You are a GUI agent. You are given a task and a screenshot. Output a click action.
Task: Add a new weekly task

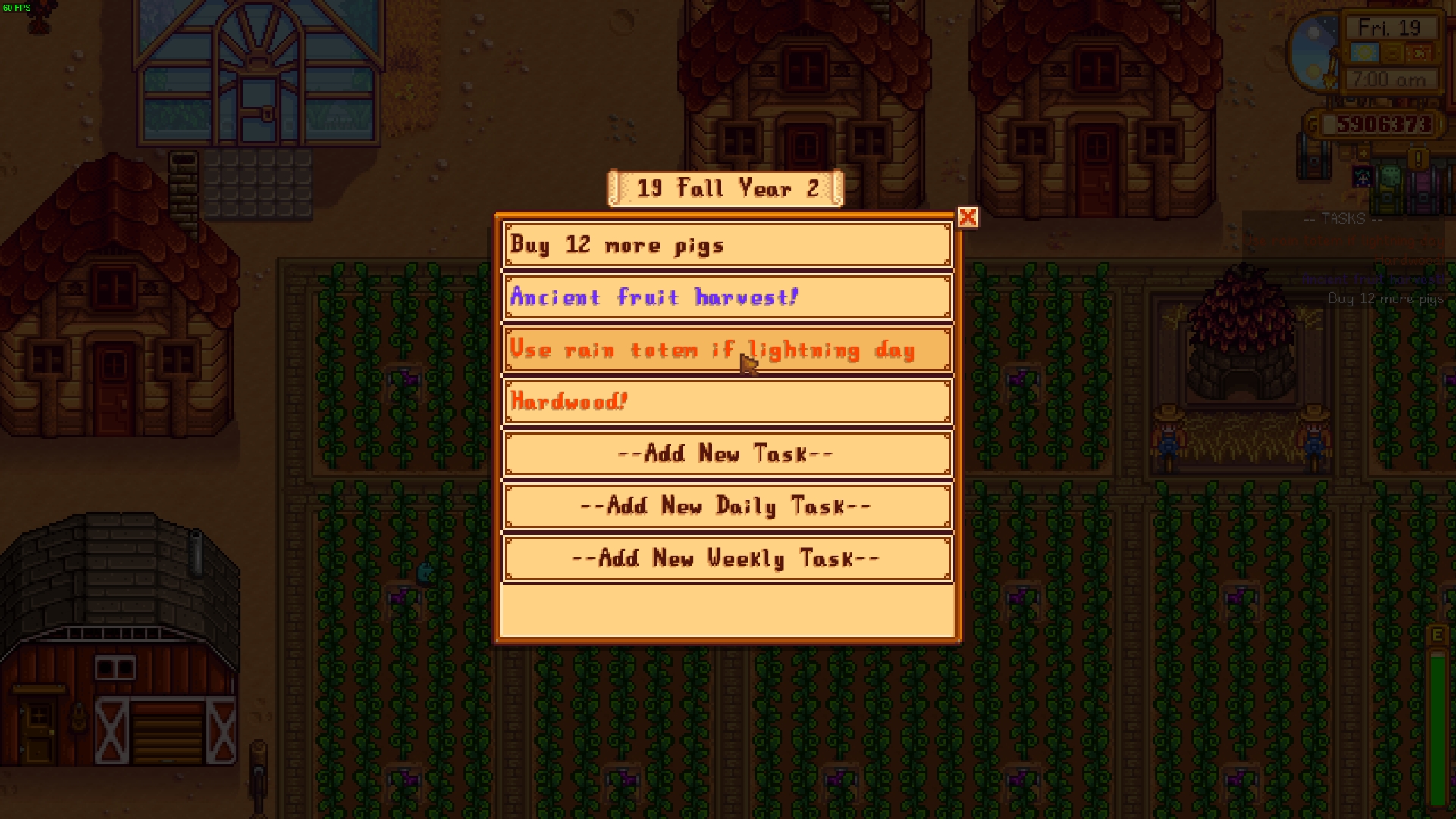(x=726, y=559)
